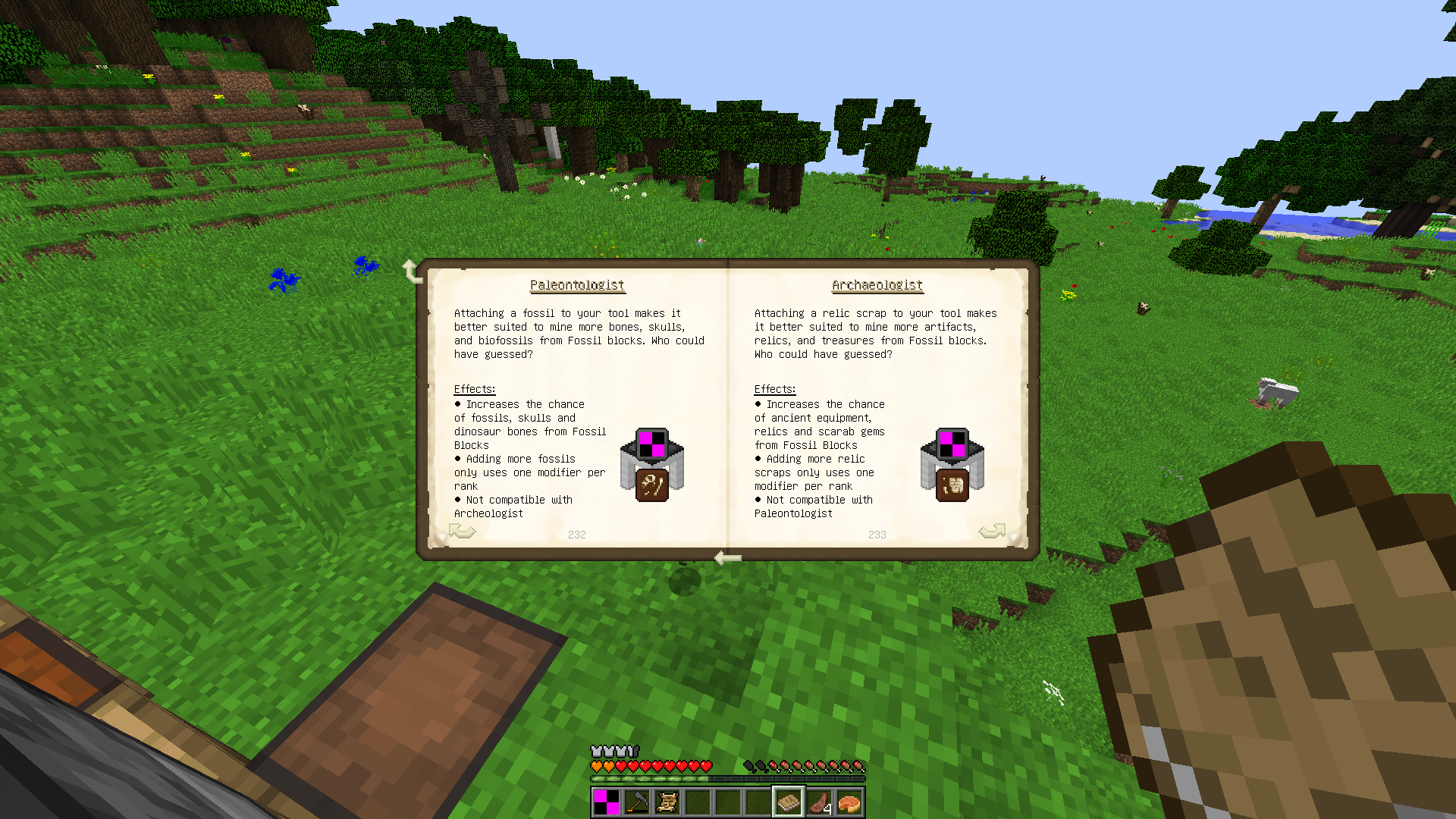Click the relic anvil illustration on the Archaeologist page
Image resolution: width=1456 pixels, height=819 pixels.
point(952,463)
